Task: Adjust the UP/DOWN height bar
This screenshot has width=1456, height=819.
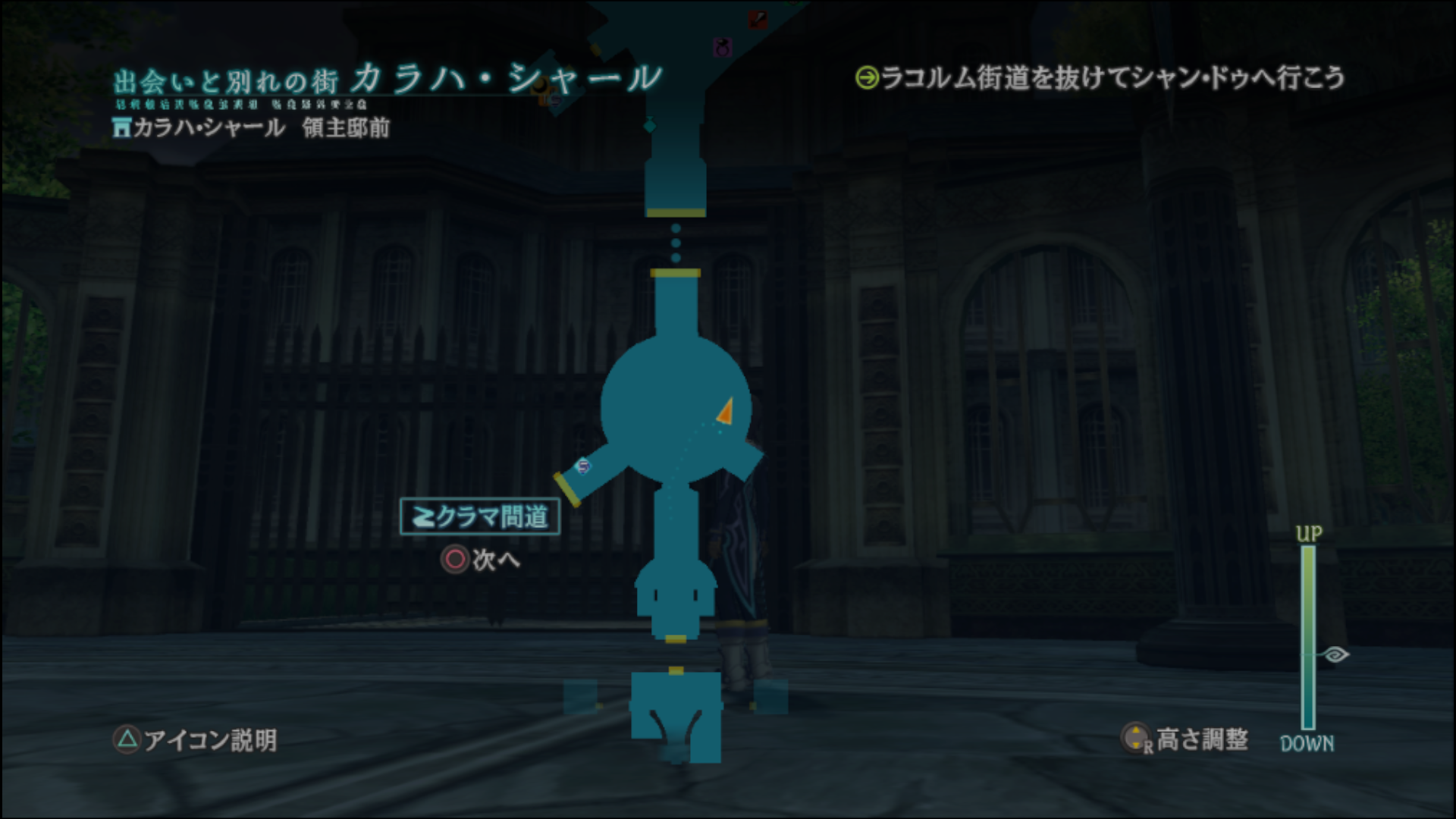Action: click(x=1308, y=637)
